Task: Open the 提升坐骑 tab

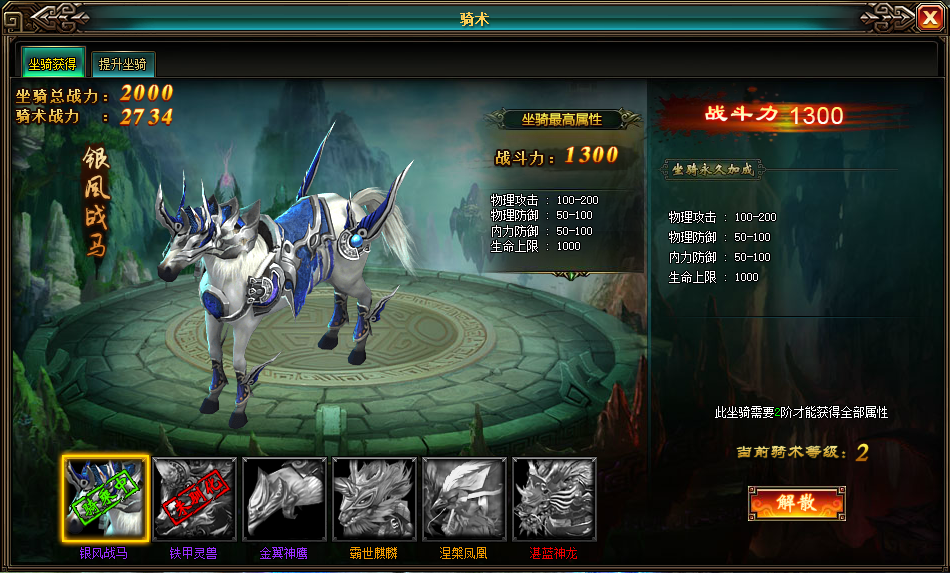Action: pyautogui.click(x=124, y=65)
